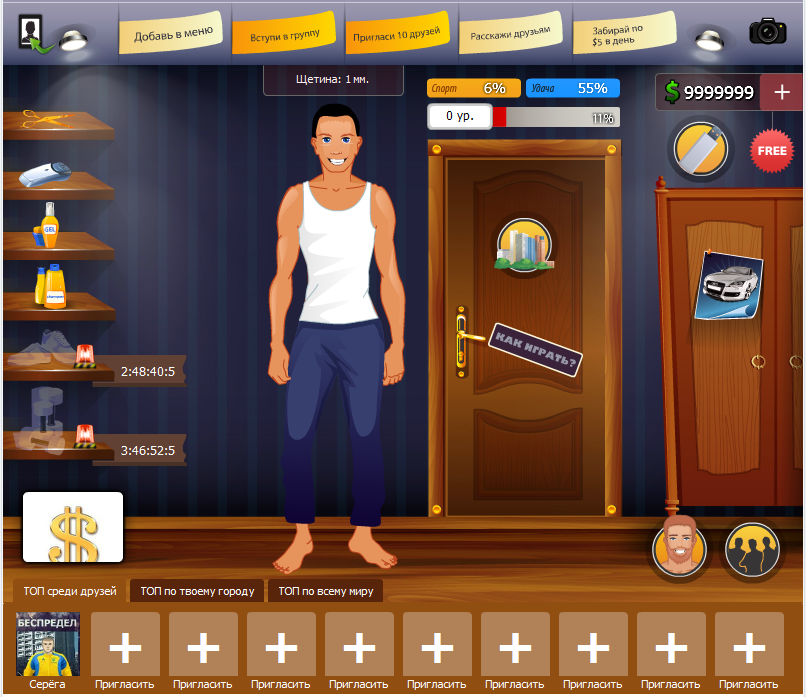This screenshot has width=806, height=697.
Task: Select the "Пригласи 10 друзей" note
Action: click(397, 34)
